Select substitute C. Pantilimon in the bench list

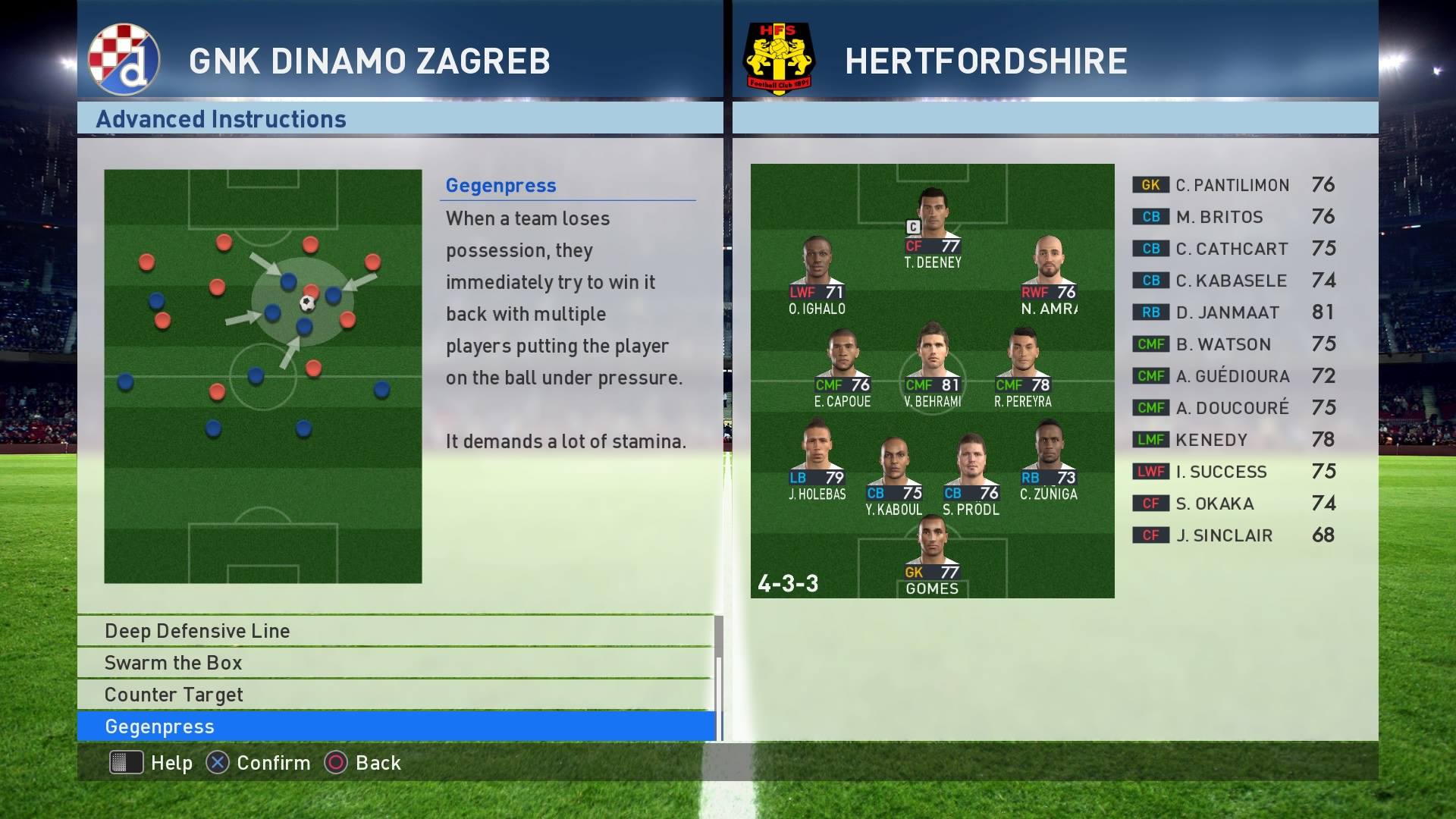click(x=1233, y=185)
